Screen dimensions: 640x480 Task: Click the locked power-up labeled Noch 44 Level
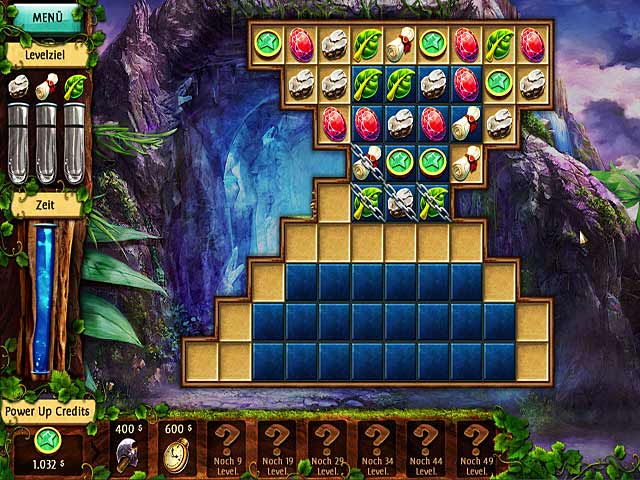pyautogui.click(x=426, y=448)
